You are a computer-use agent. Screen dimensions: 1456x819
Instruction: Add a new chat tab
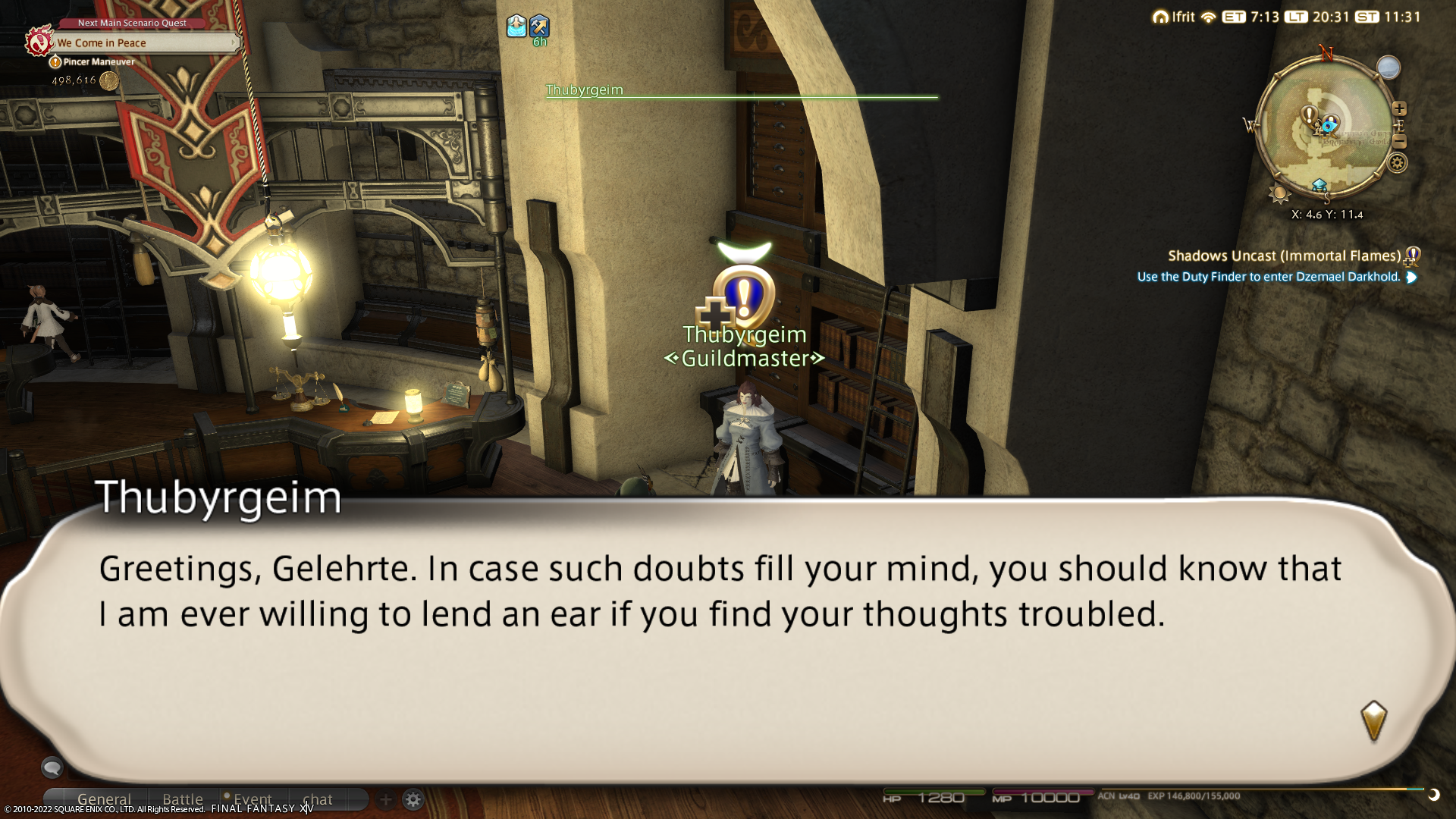point(385,799)
